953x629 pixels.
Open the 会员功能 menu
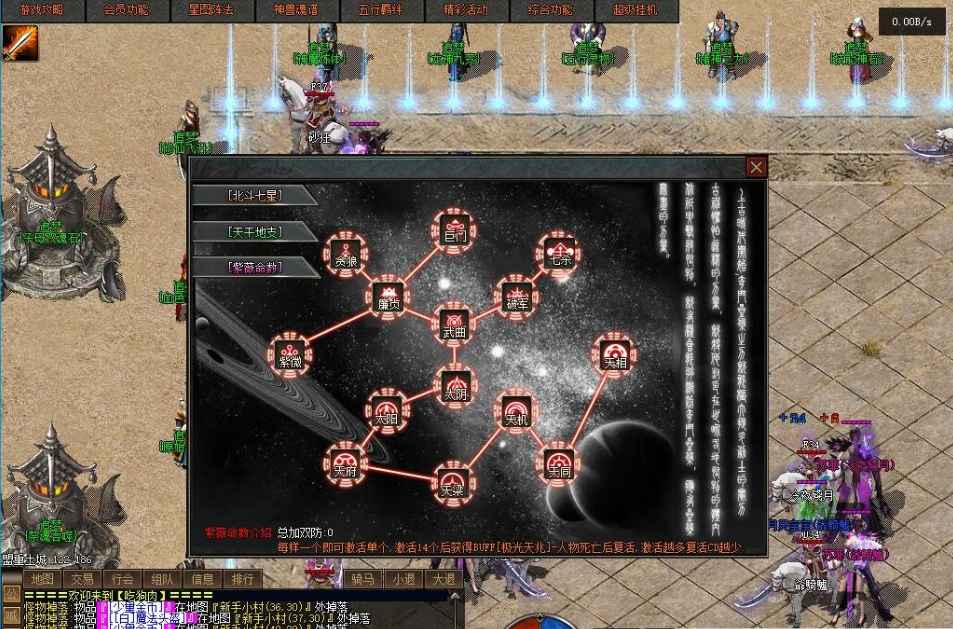click(126, 10)
